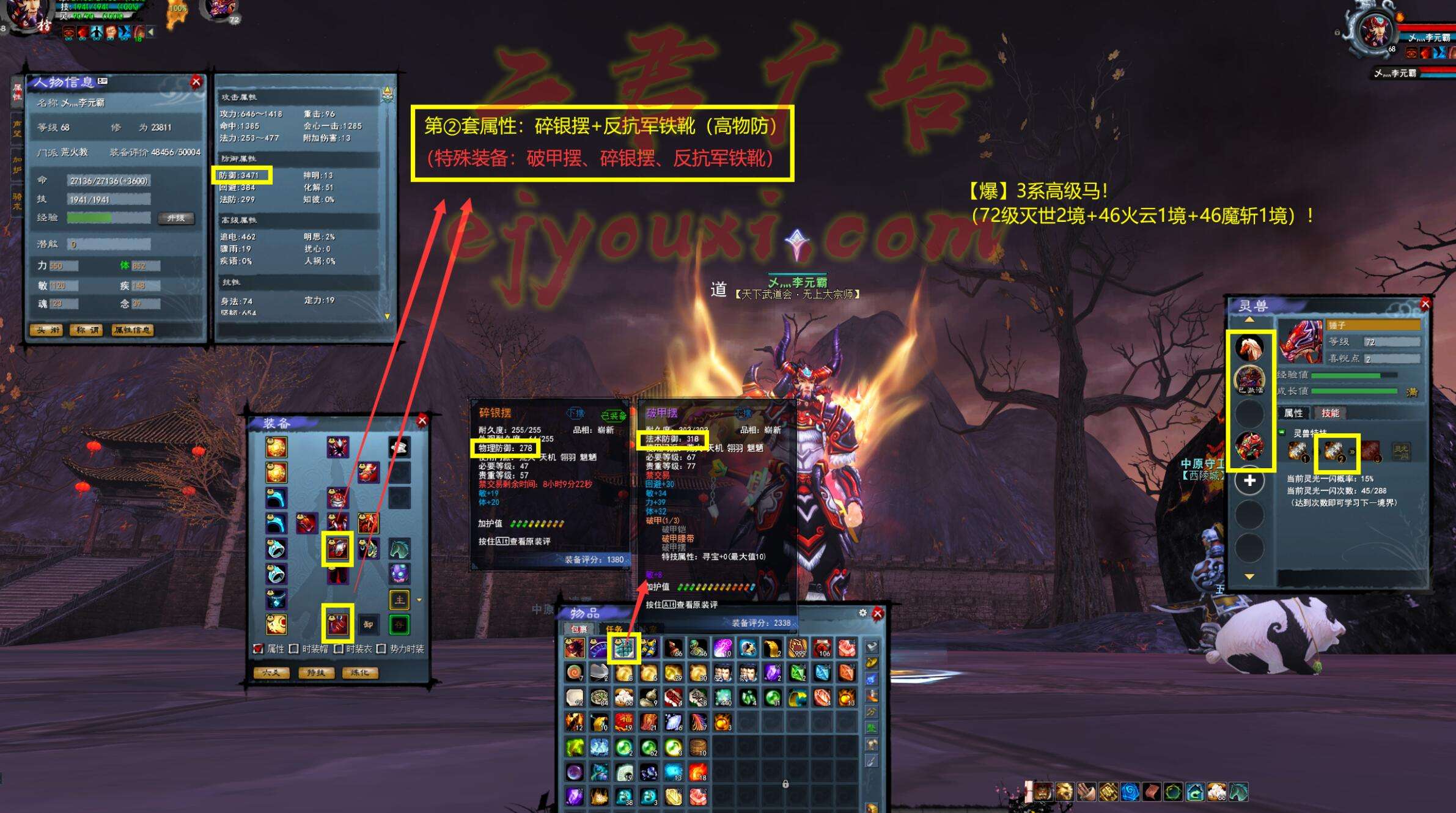Toggle the 势力时装 faction outfit checkbox
This screenshot has width=1456, height=813.
pos(381,649)
